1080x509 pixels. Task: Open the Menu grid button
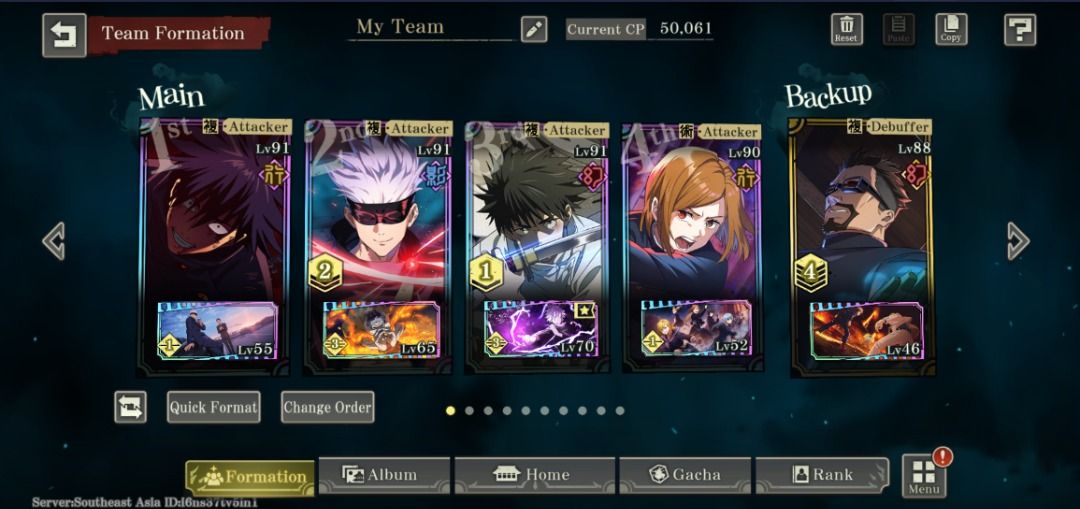[923, 476]
